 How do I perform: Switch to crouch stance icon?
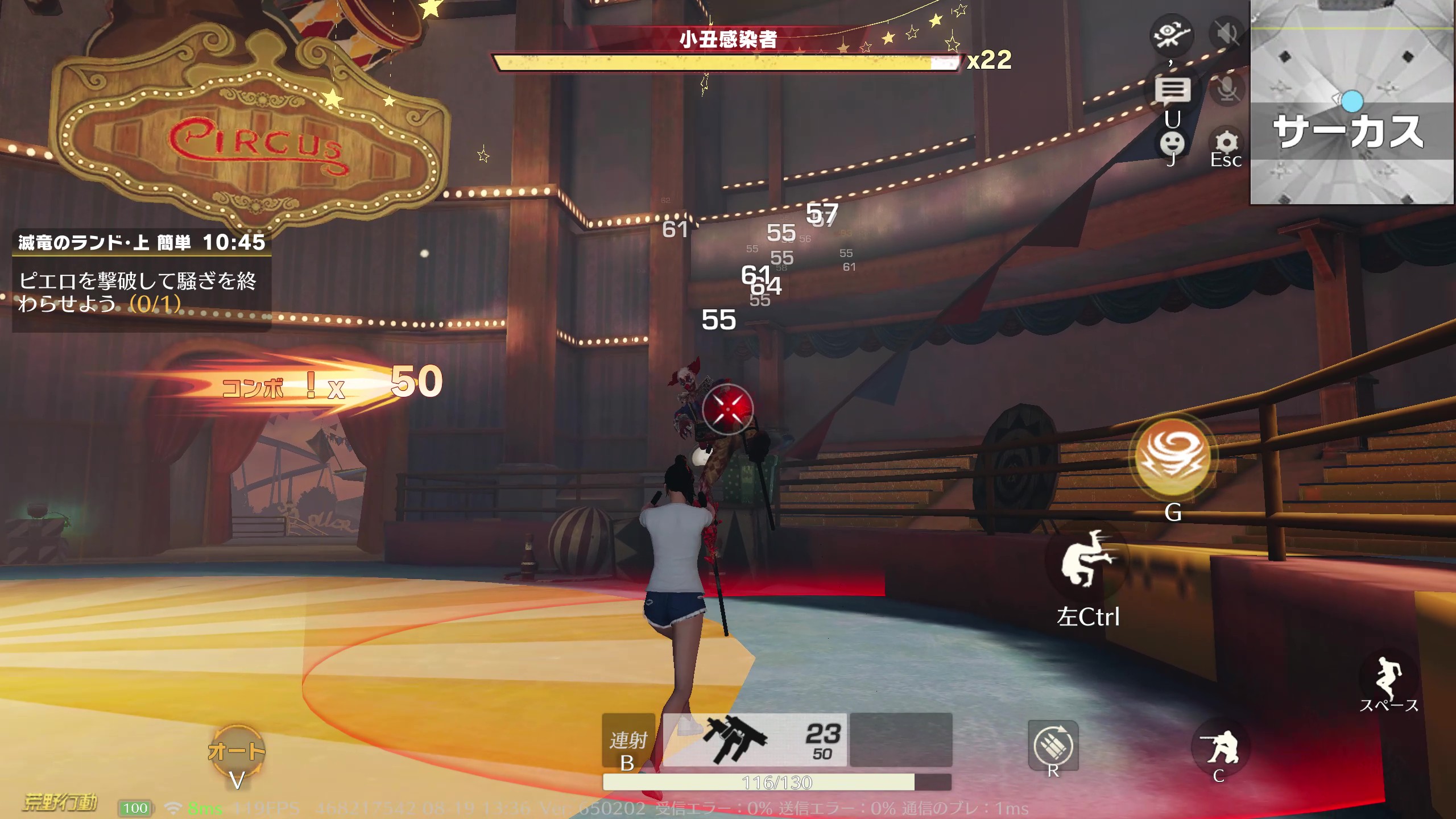click(1218, 747)
